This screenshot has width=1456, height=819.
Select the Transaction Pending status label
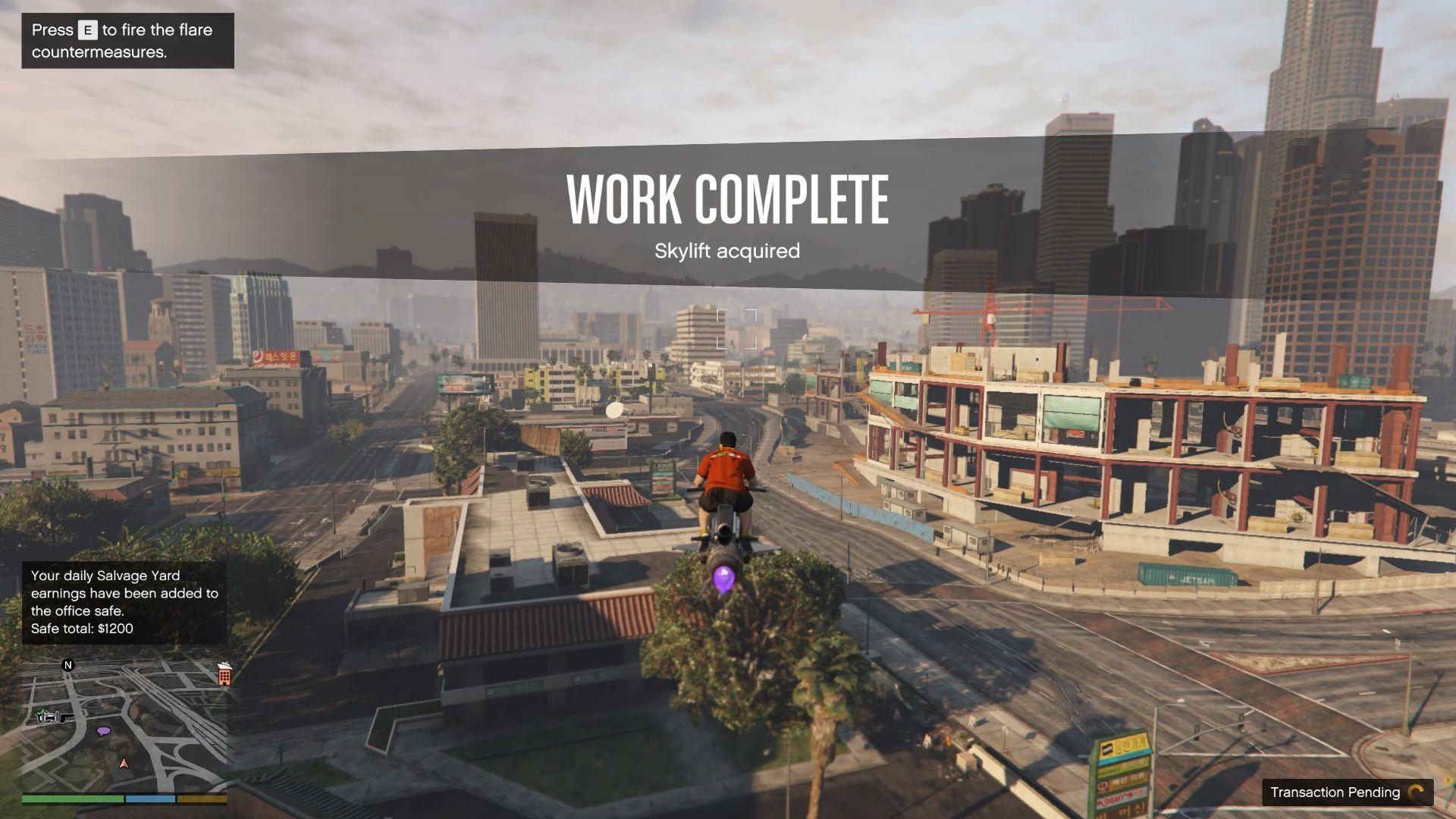click(1336, 792)
